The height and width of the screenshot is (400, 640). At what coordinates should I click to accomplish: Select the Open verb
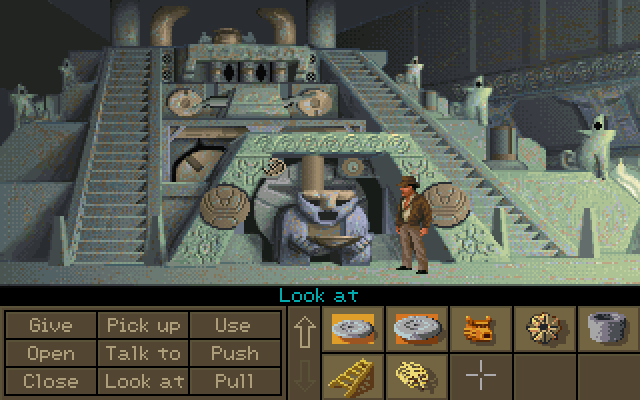tap(51, 353)
